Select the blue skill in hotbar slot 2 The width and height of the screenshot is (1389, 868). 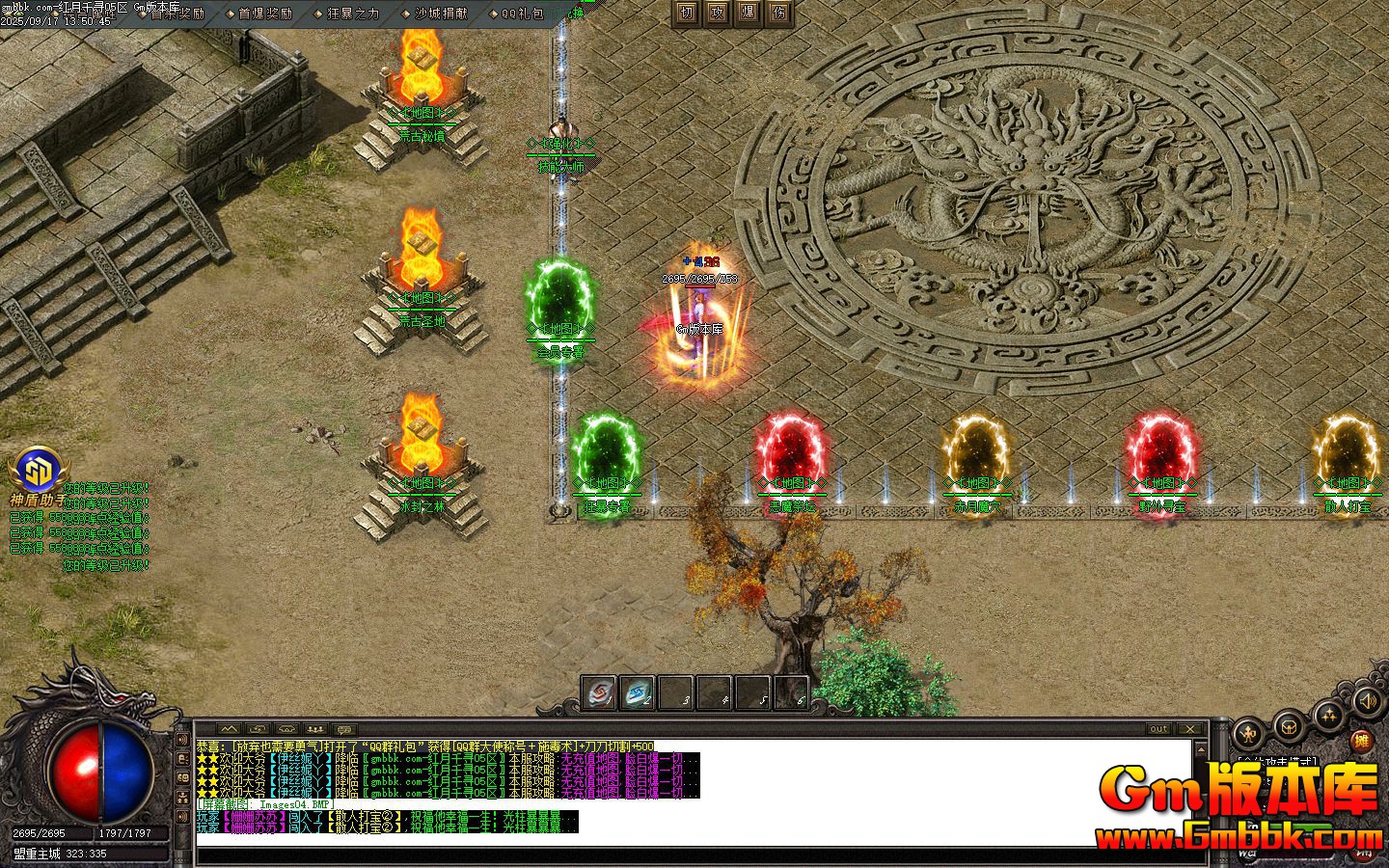(635, 692)
